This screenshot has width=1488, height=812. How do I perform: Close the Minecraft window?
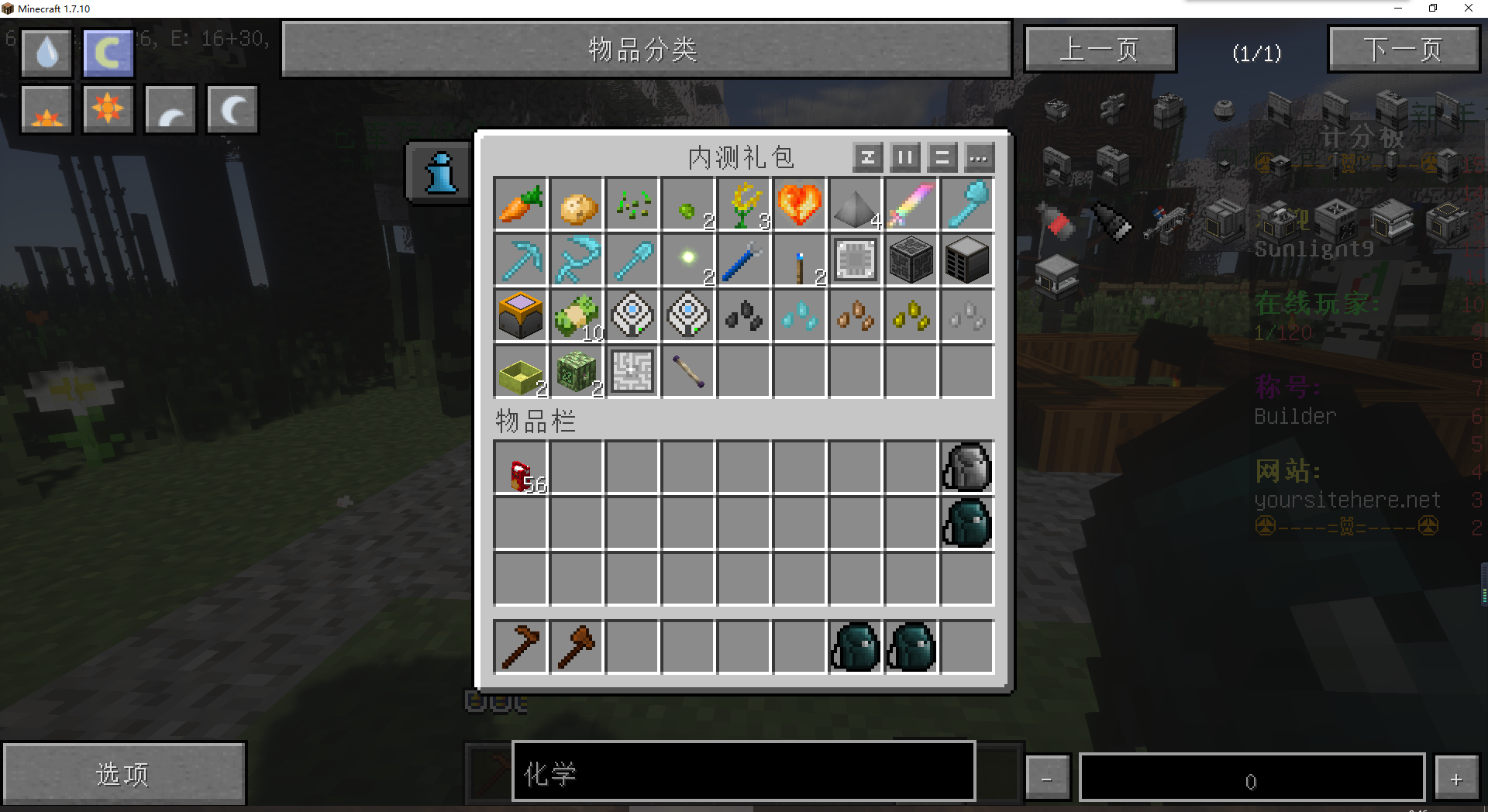pyautogui.click(x=1468, y=9)
